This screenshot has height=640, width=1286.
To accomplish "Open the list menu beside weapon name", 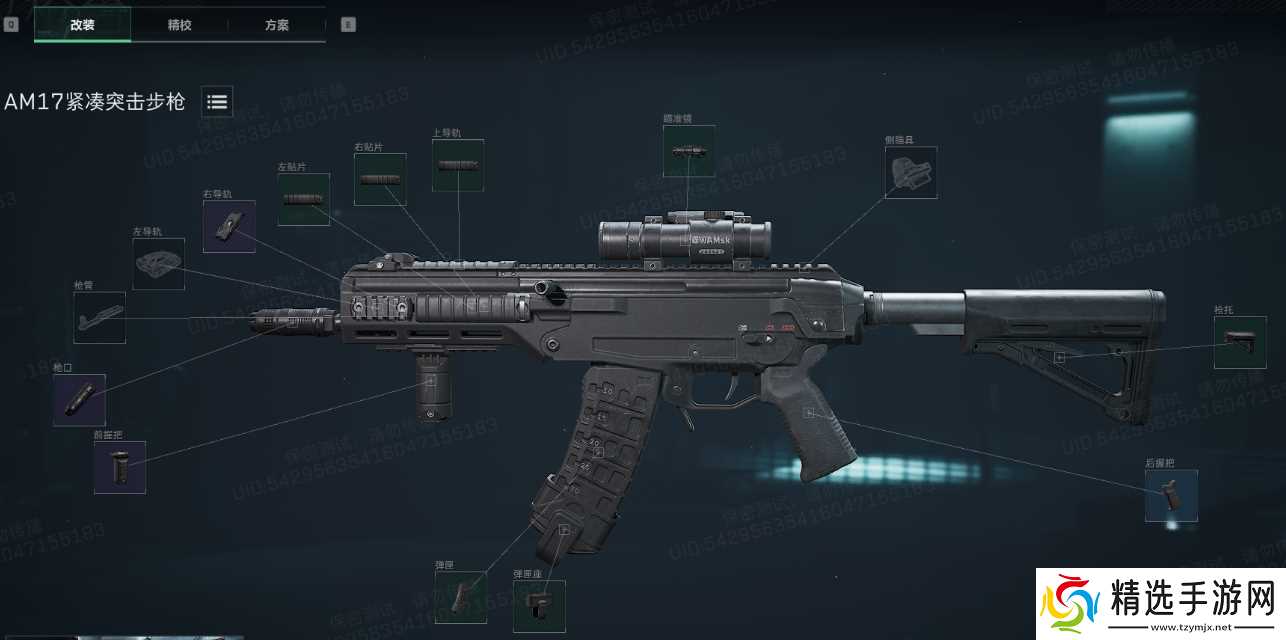I will point(217,101).
